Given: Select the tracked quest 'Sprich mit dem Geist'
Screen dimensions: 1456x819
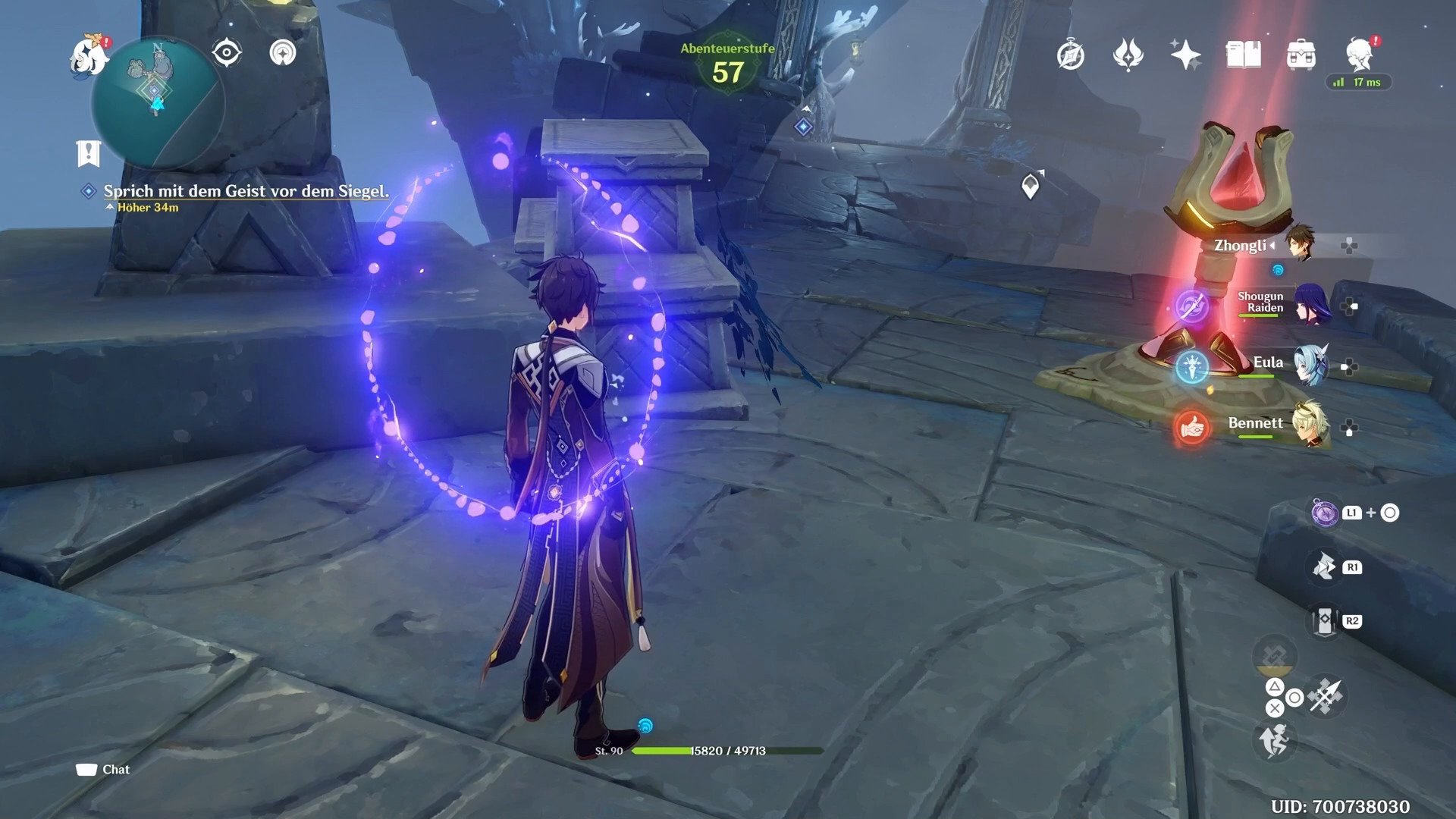Looking at the screenshot, I should [246, 191].
